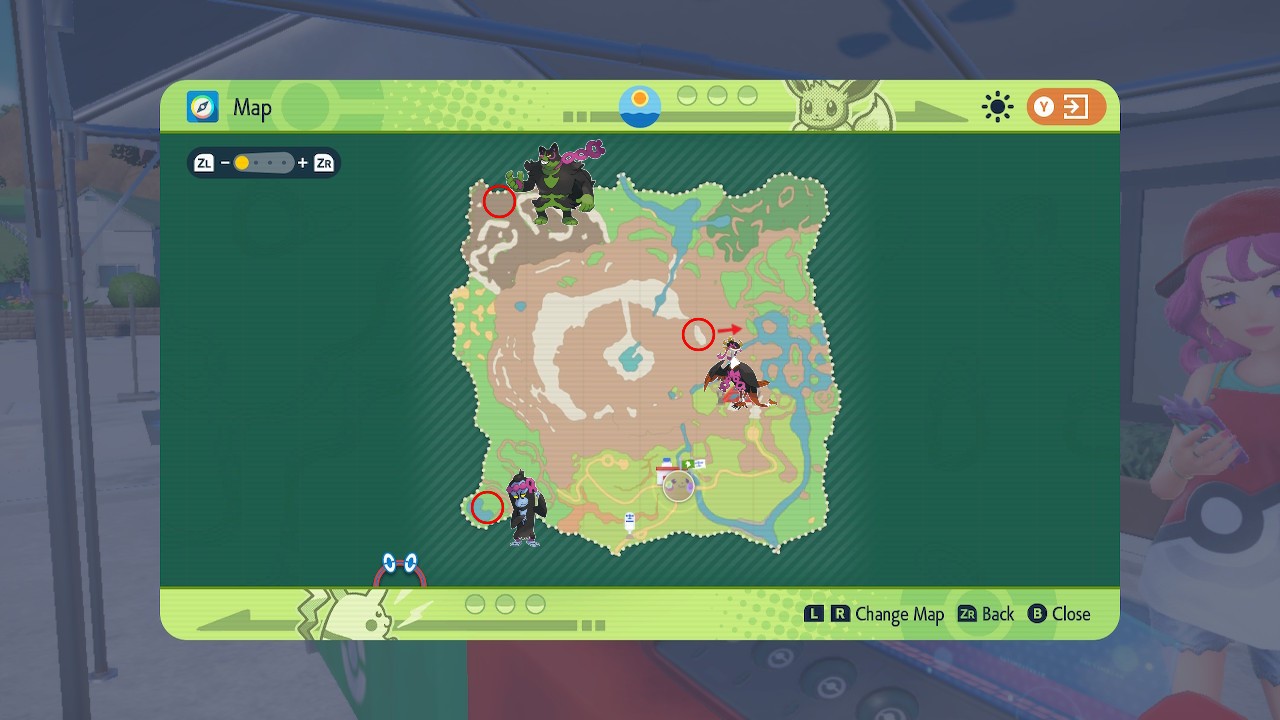Click the vending machine icon southwest of town
This screenshot has width=1280, height=720.
point(629,521)
